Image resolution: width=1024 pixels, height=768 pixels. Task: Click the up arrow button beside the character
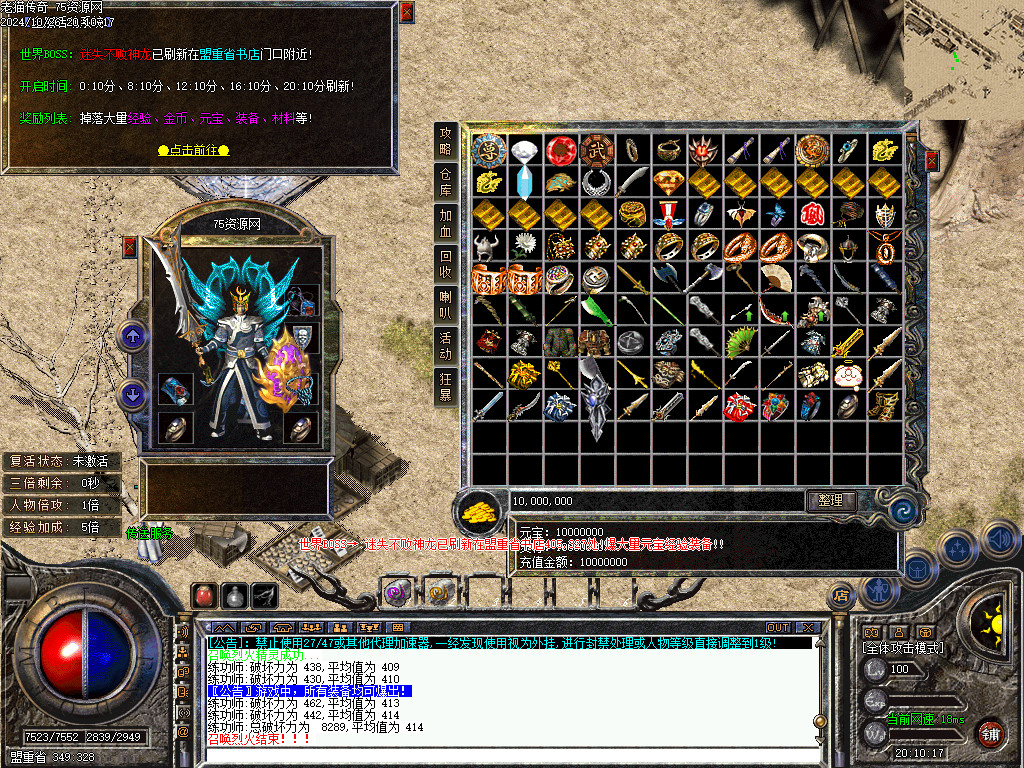click(x=132, y=337)
